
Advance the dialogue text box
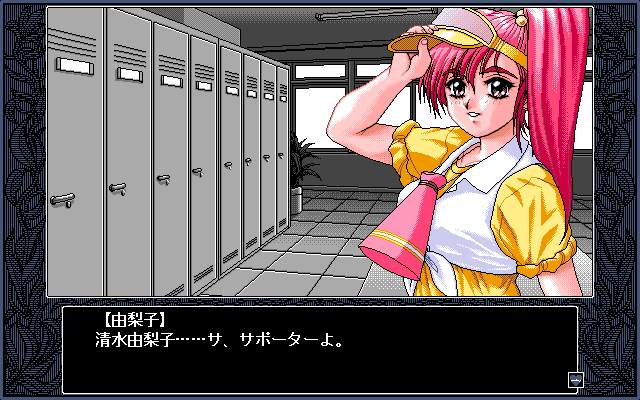320,349
